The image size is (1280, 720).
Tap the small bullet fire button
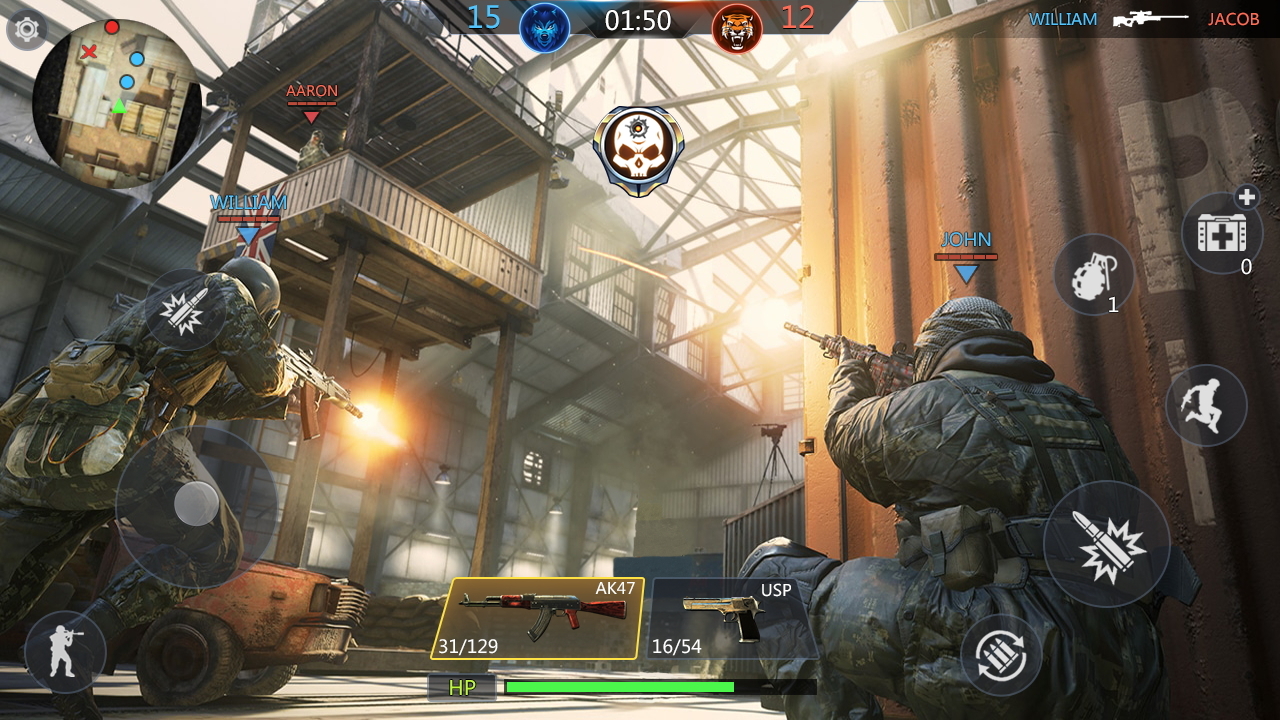point(184,309)
